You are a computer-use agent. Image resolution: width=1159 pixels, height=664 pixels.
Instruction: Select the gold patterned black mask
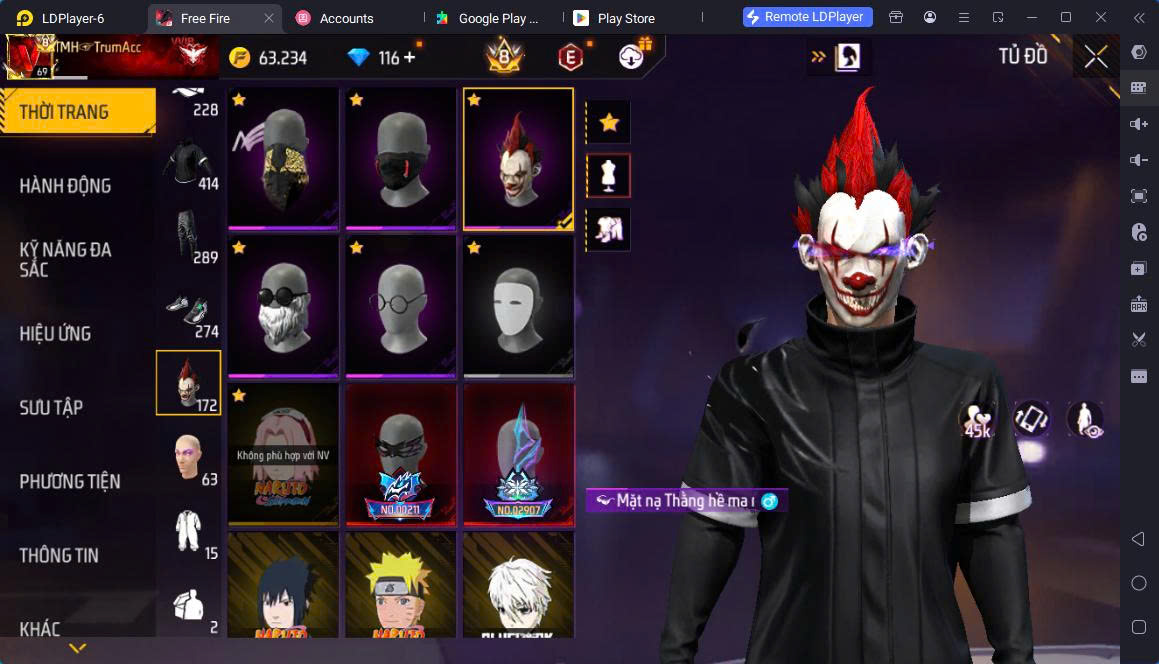coord(283,158)
